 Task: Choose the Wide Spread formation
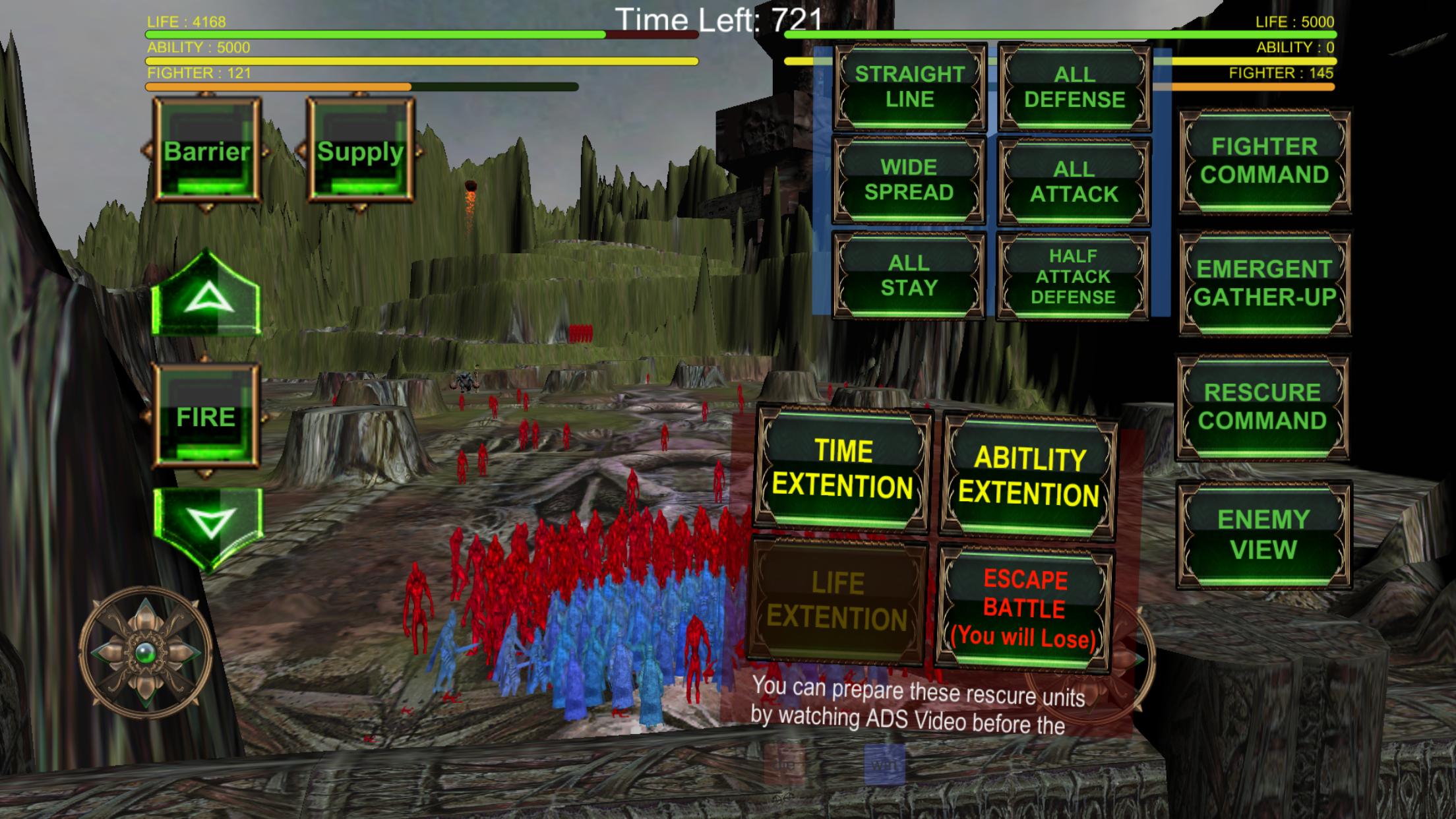pos(909,179)
